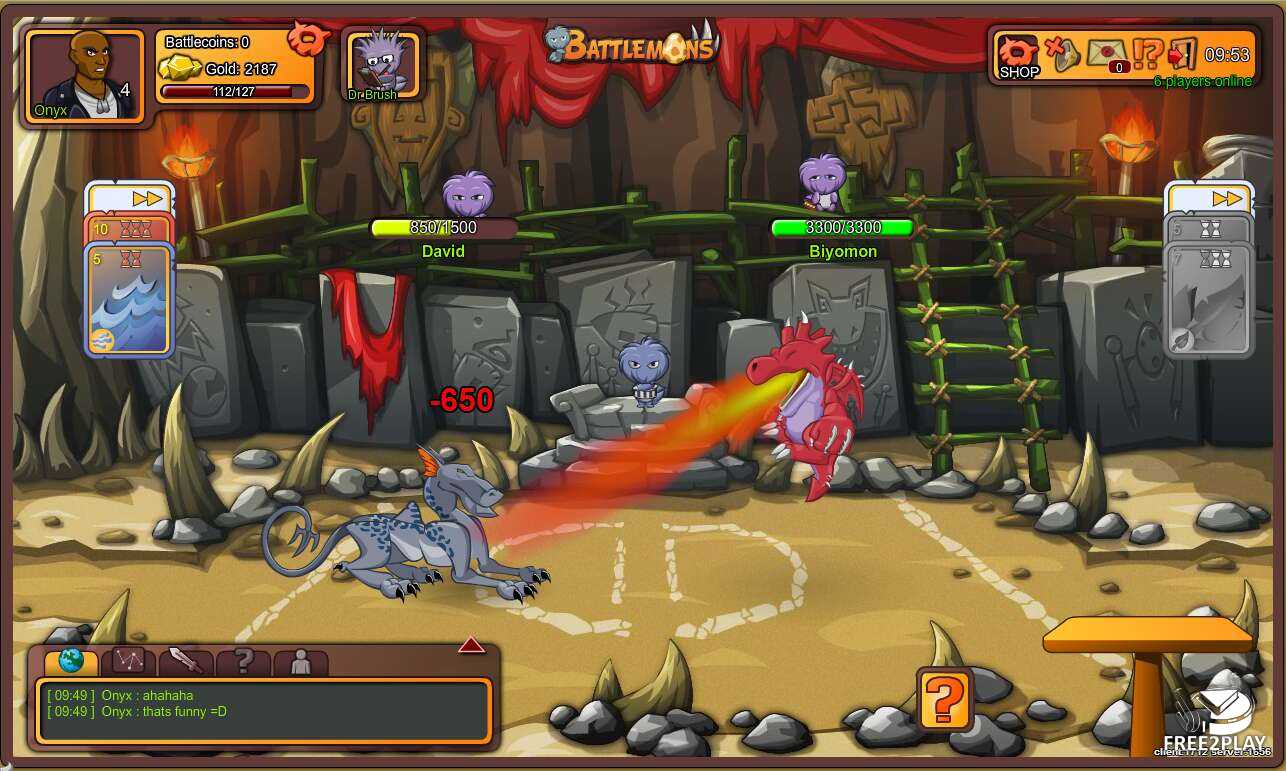This screenshot has width=1286, height=771.
Task: Open the Shop
Action: [x=1018, y=56]
